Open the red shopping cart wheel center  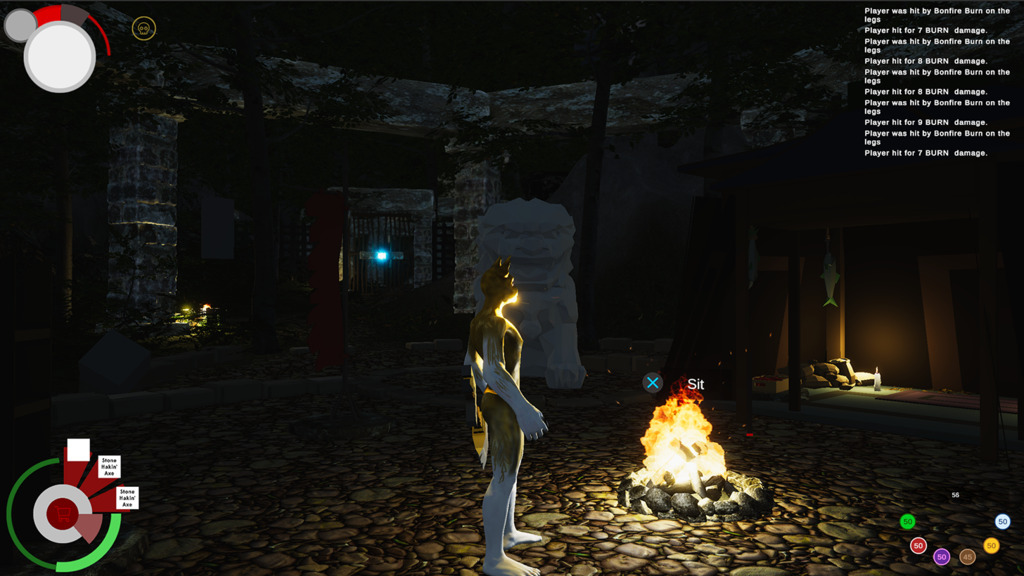(63, 514)
